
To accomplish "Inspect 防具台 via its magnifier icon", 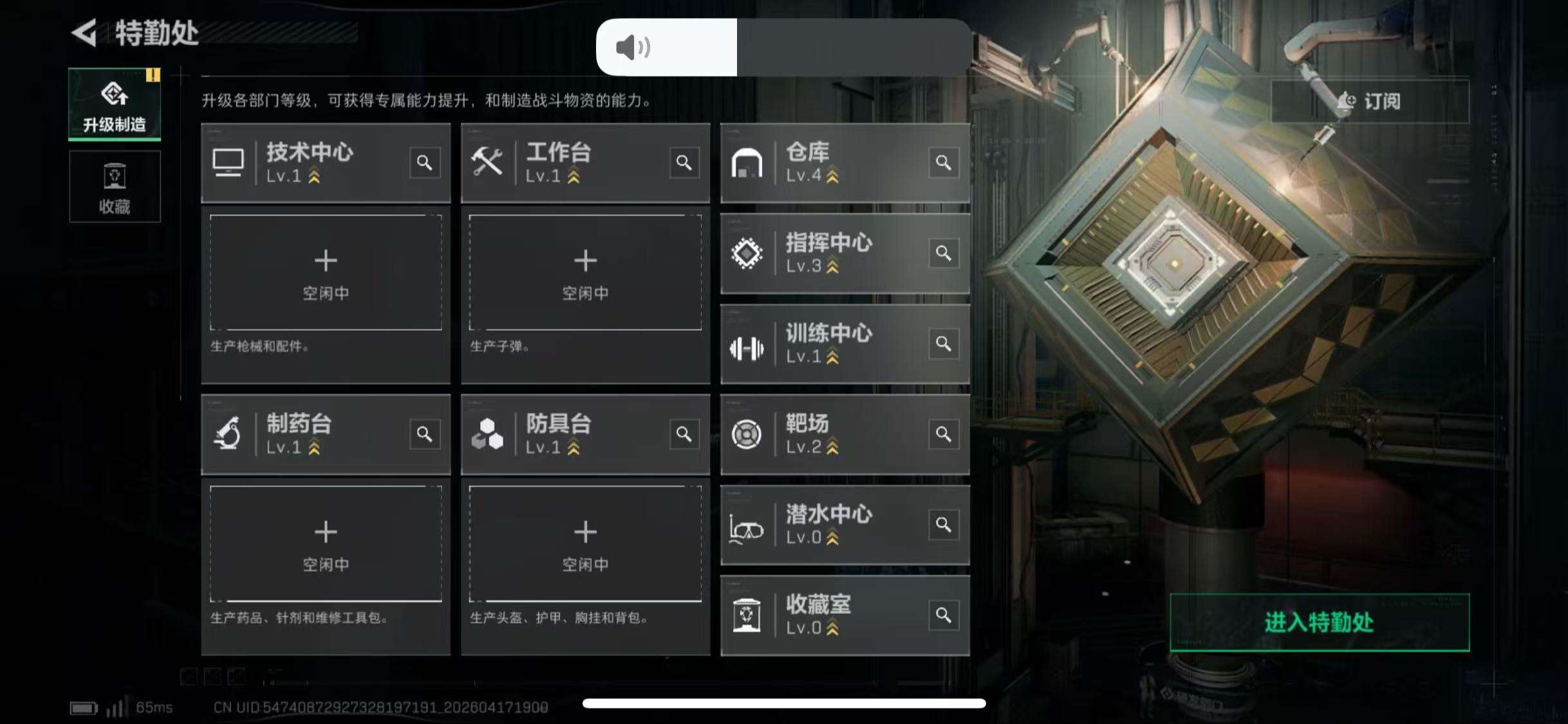I will [684, 434].
